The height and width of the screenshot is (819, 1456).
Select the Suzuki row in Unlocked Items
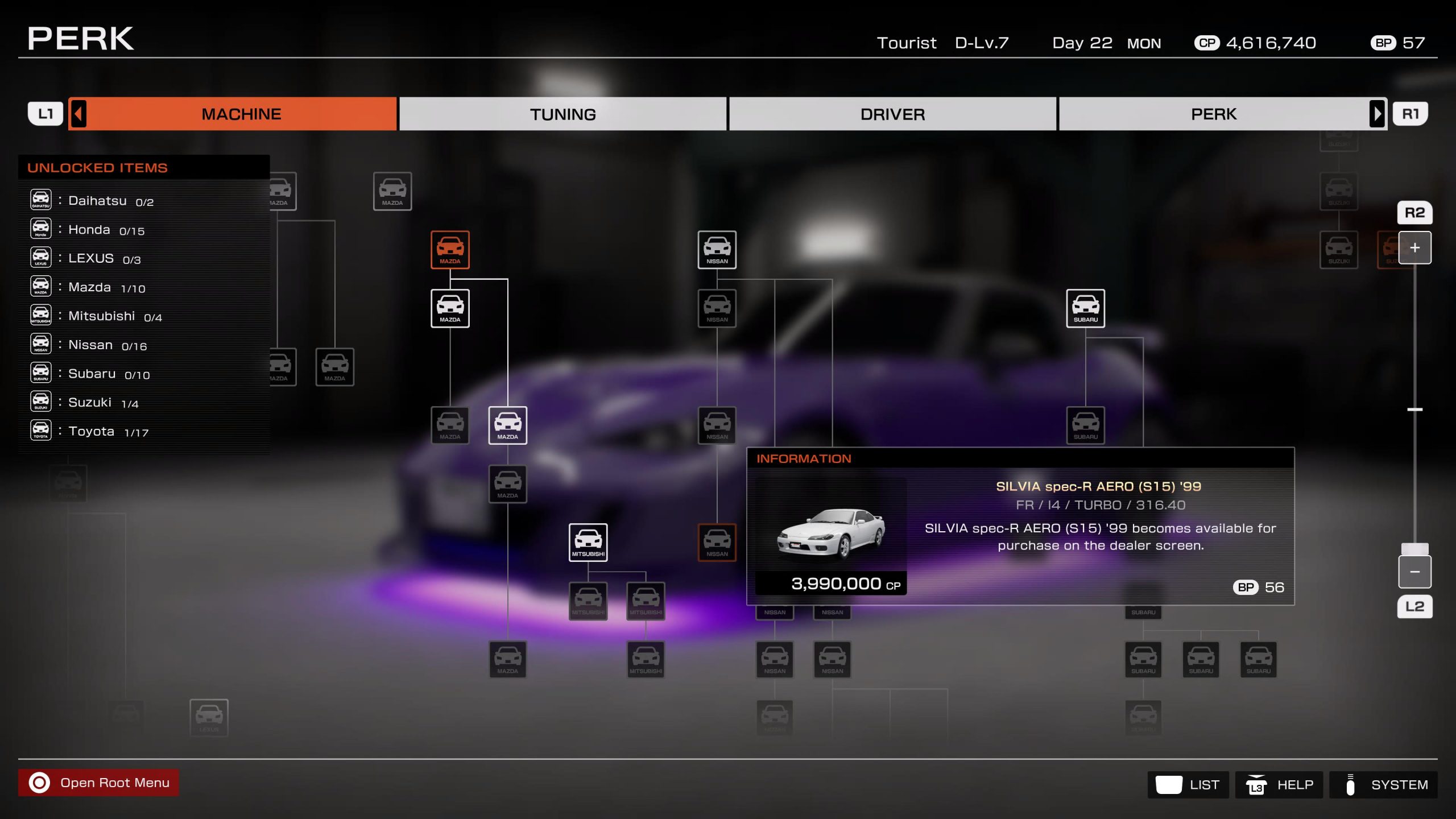point(103,403)
